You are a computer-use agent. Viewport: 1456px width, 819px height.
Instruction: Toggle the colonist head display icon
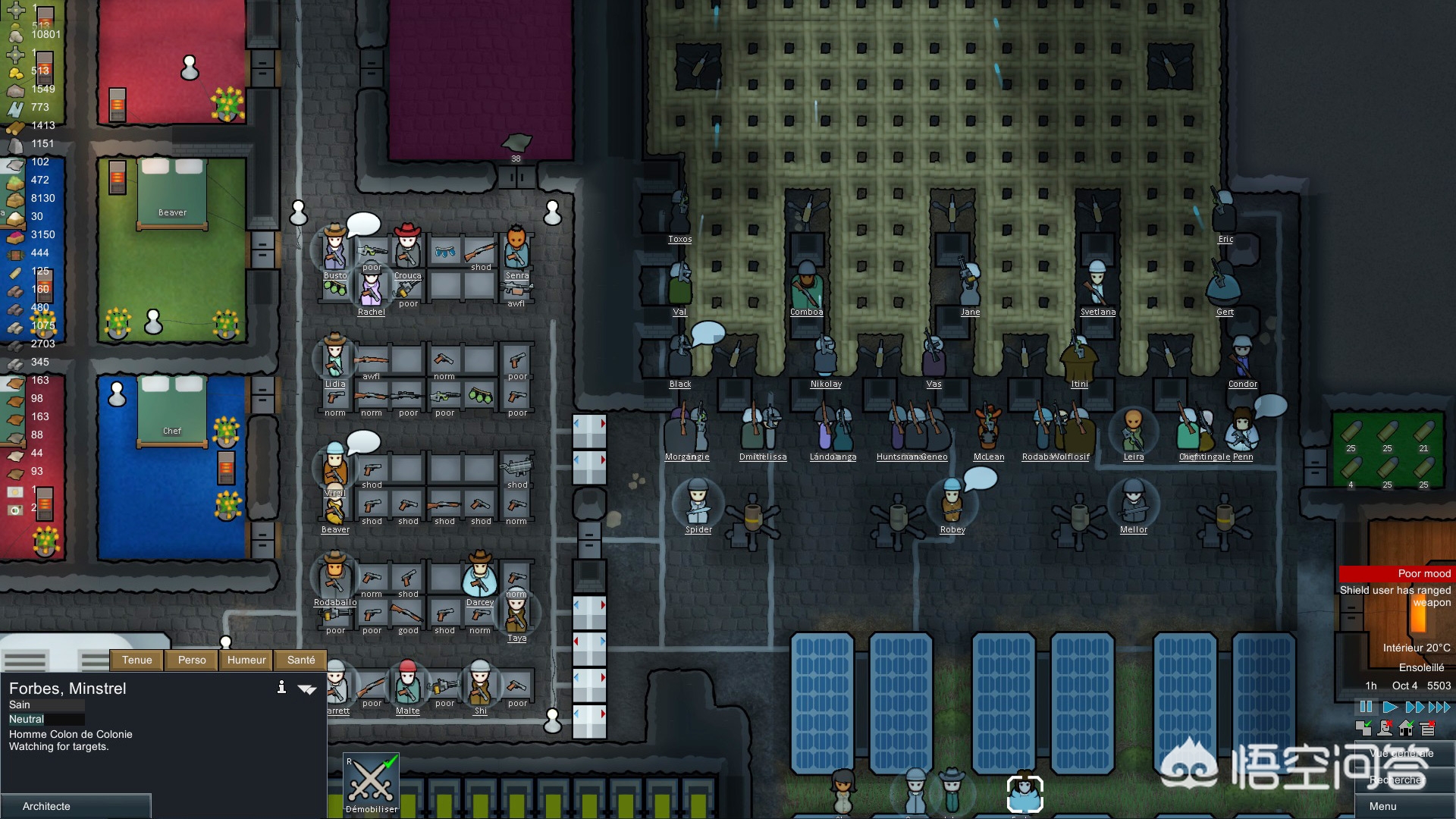pos(1385,729)
